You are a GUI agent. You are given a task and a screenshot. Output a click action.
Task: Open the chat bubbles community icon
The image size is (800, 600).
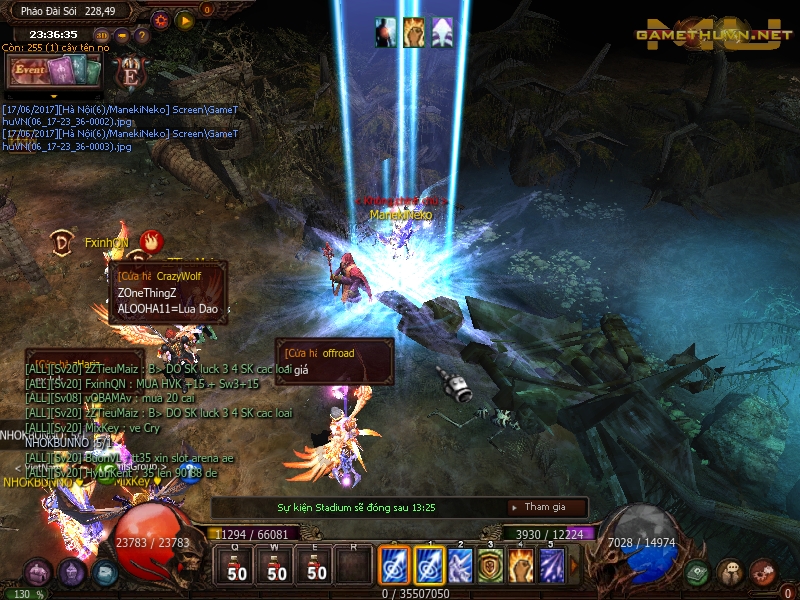point(731,572)
